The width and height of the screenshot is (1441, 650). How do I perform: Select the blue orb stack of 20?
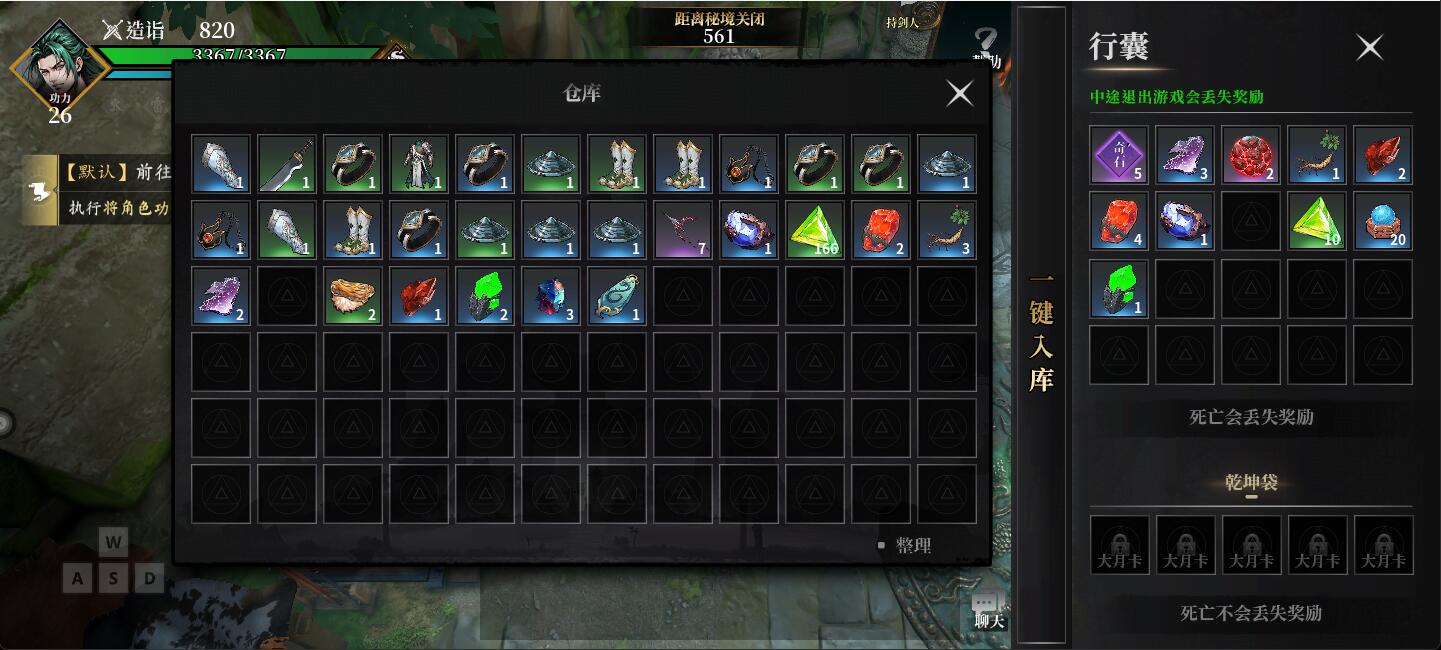click(x=1383, y=221)
